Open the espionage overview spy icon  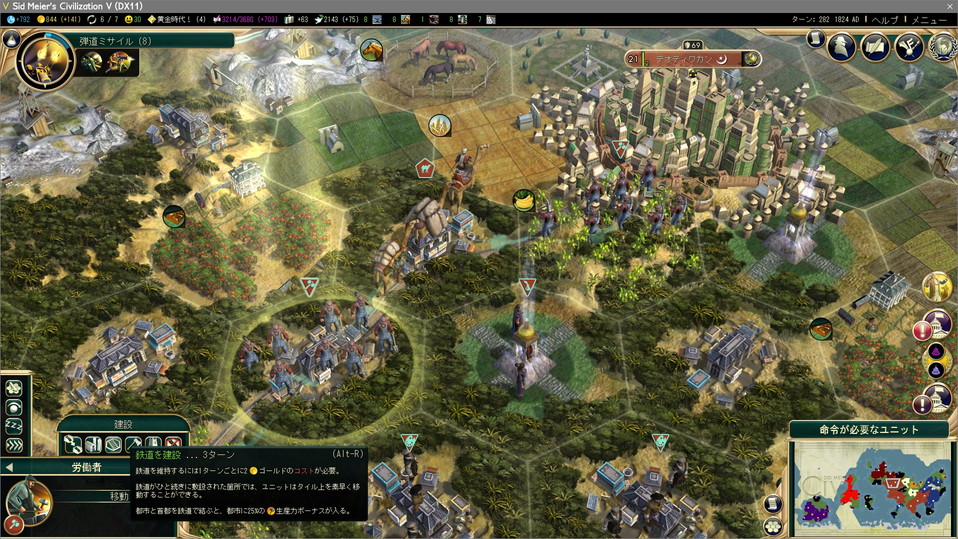843,46
